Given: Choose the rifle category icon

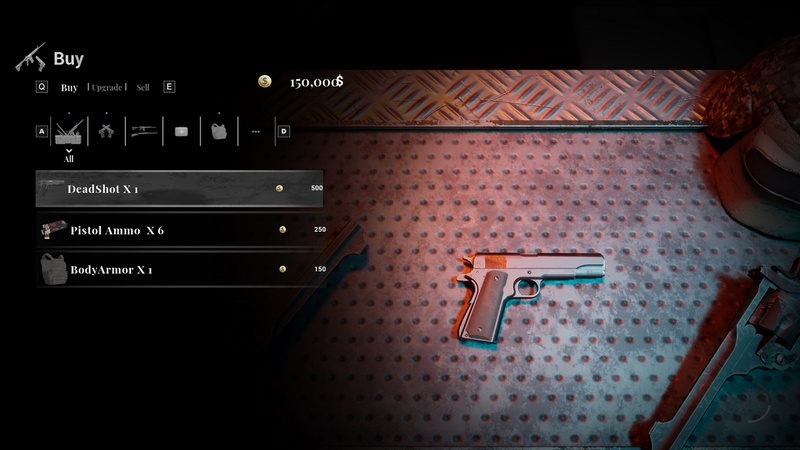Looking at the screenshot, I should 144,131.
